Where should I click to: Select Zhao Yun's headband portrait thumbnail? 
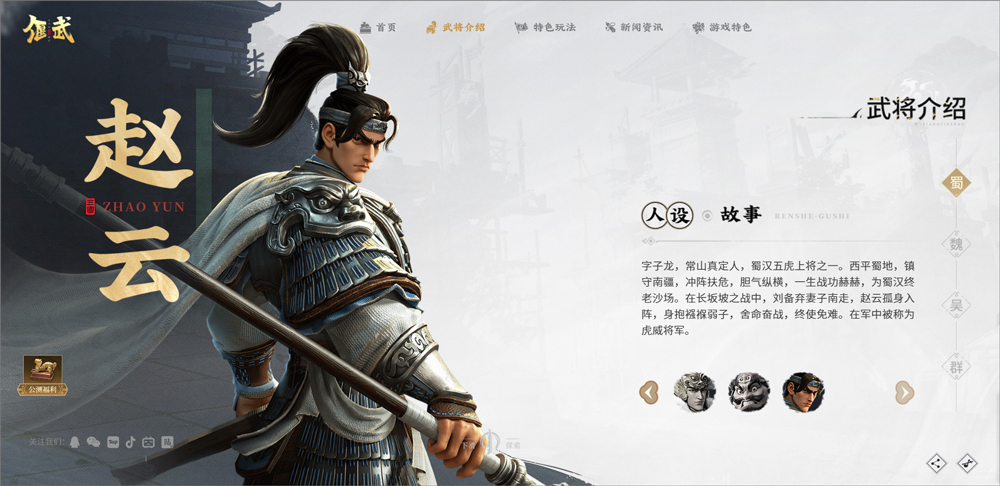(x=802, y=392)
